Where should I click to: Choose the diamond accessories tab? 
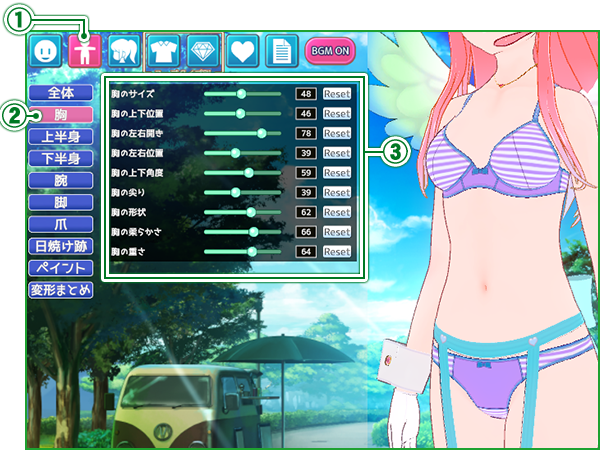coord(203,50)
